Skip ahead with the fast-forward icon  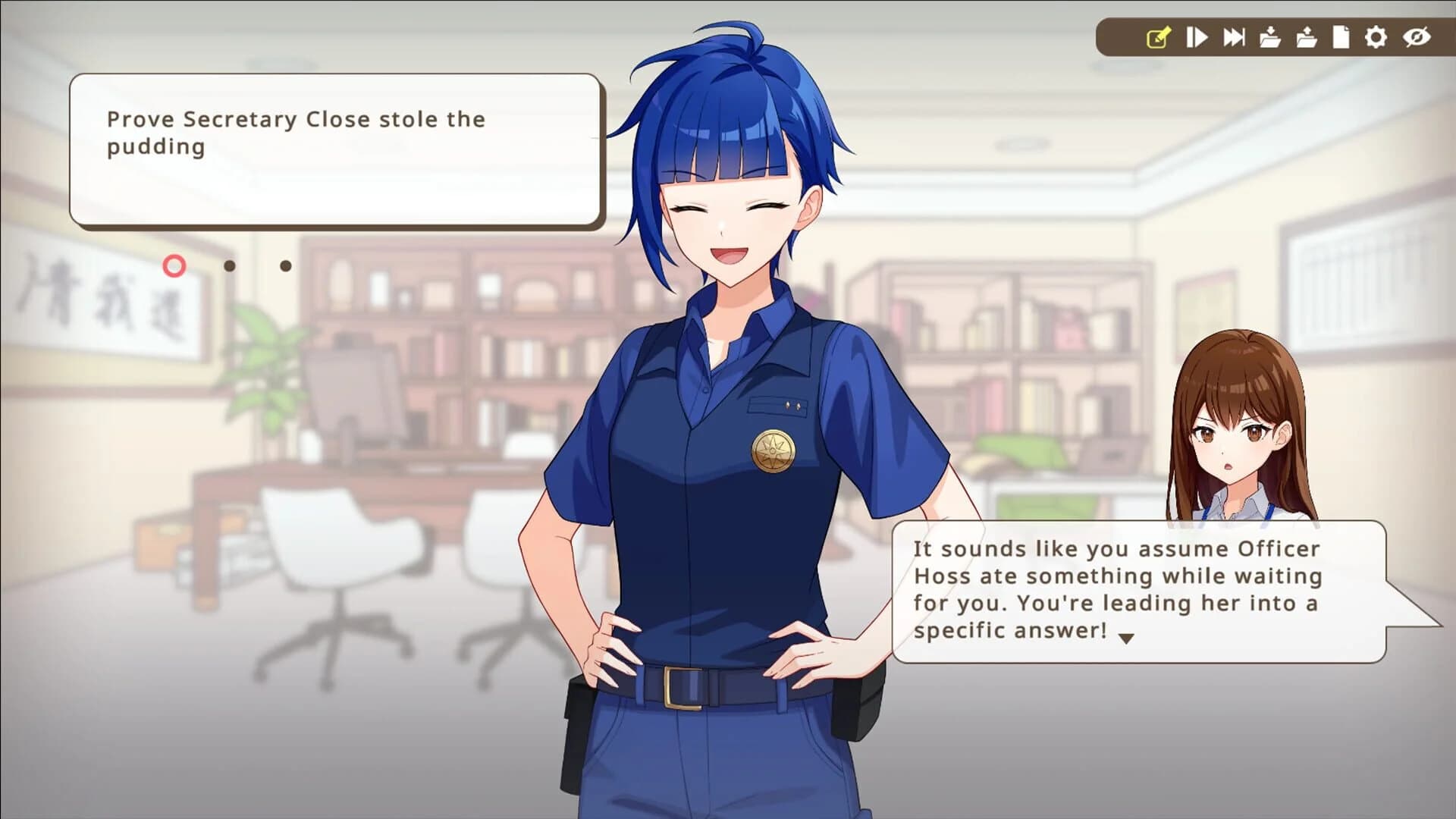coord(1234,35)
